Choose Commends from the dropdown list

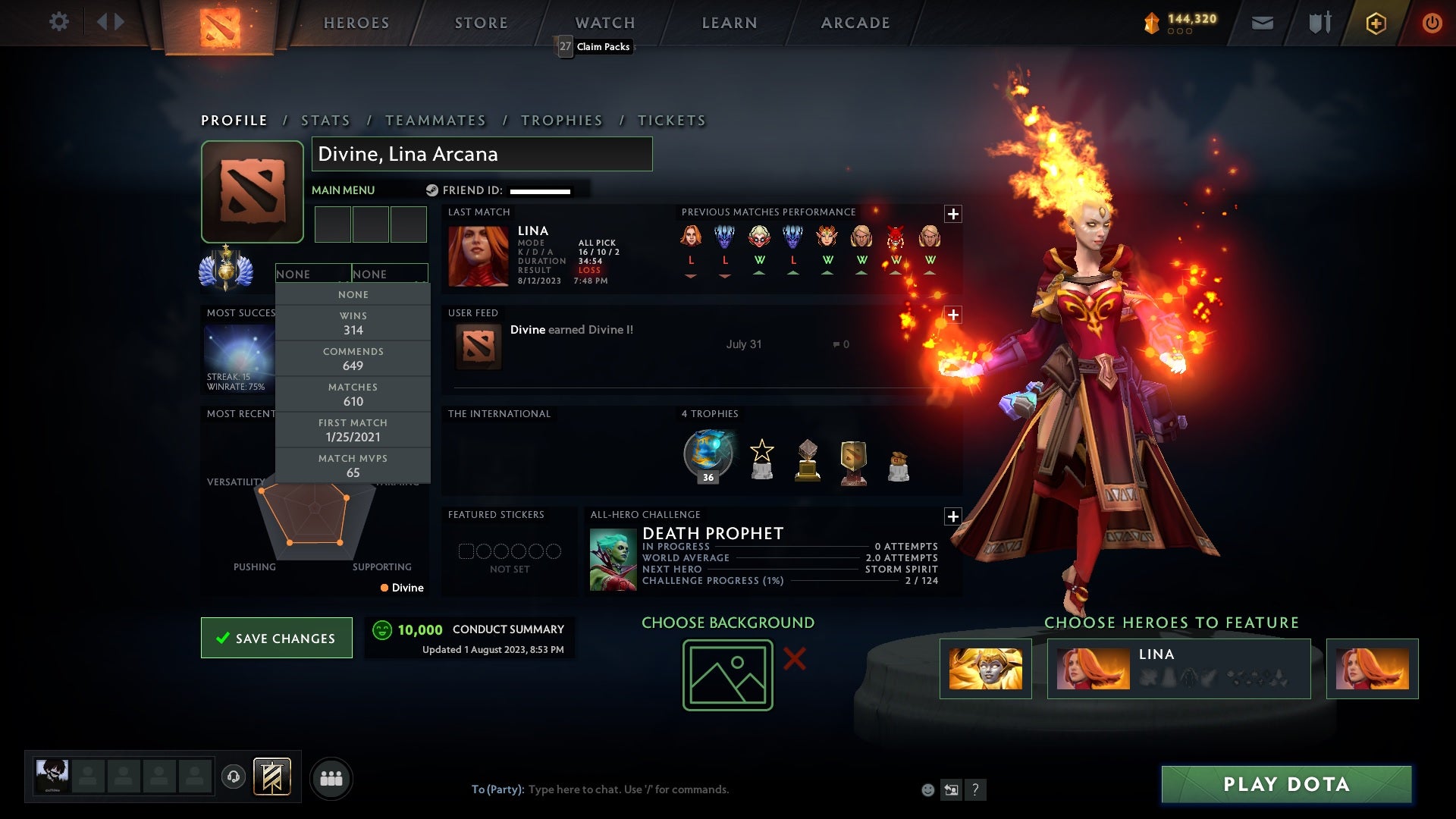pyautogui.click(x=353, y=359)
